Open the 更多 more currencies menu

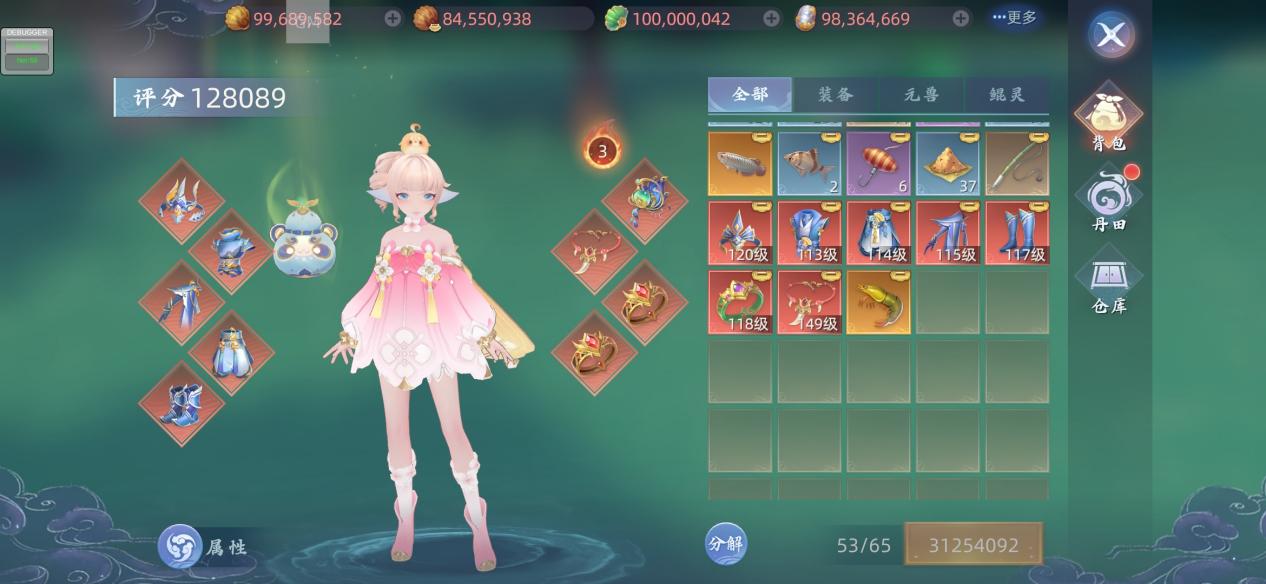1014,18
